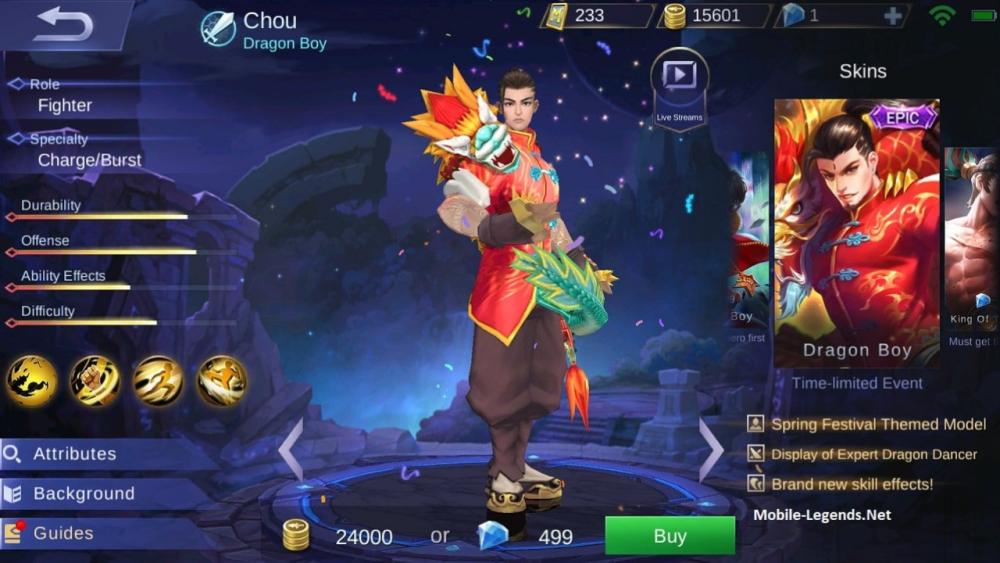
Task: View Chou's first skill icon with the dragon
Action: (31, 381)
